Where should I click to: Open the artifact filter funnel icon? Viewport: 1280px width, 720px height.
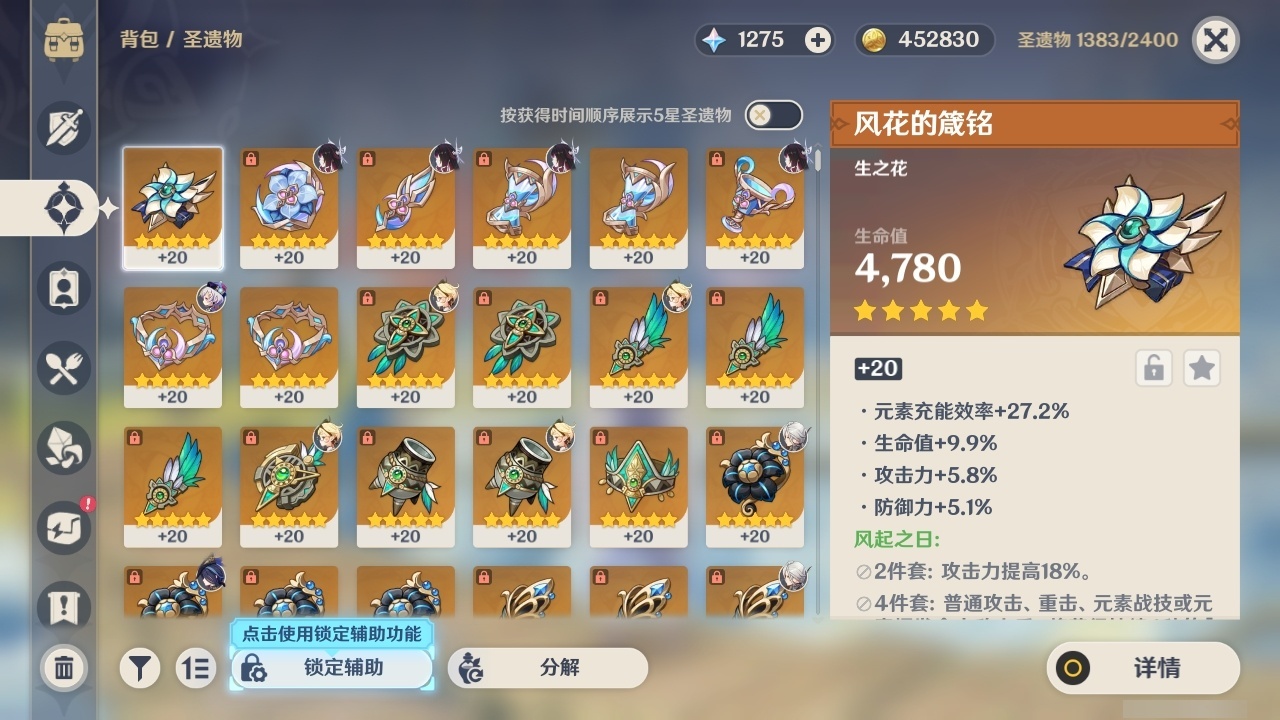coord(140,668)
